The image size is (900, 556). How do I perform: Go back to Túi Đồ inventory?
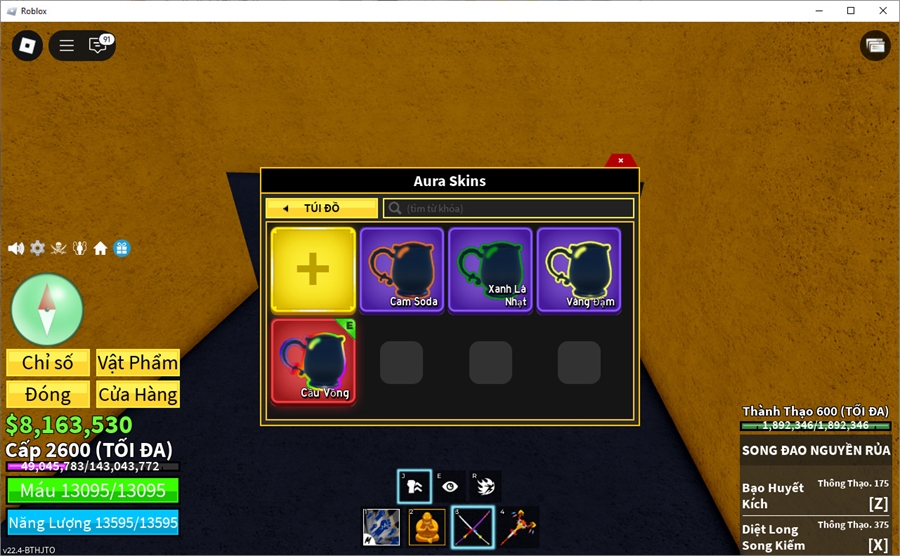click(321, 208)
